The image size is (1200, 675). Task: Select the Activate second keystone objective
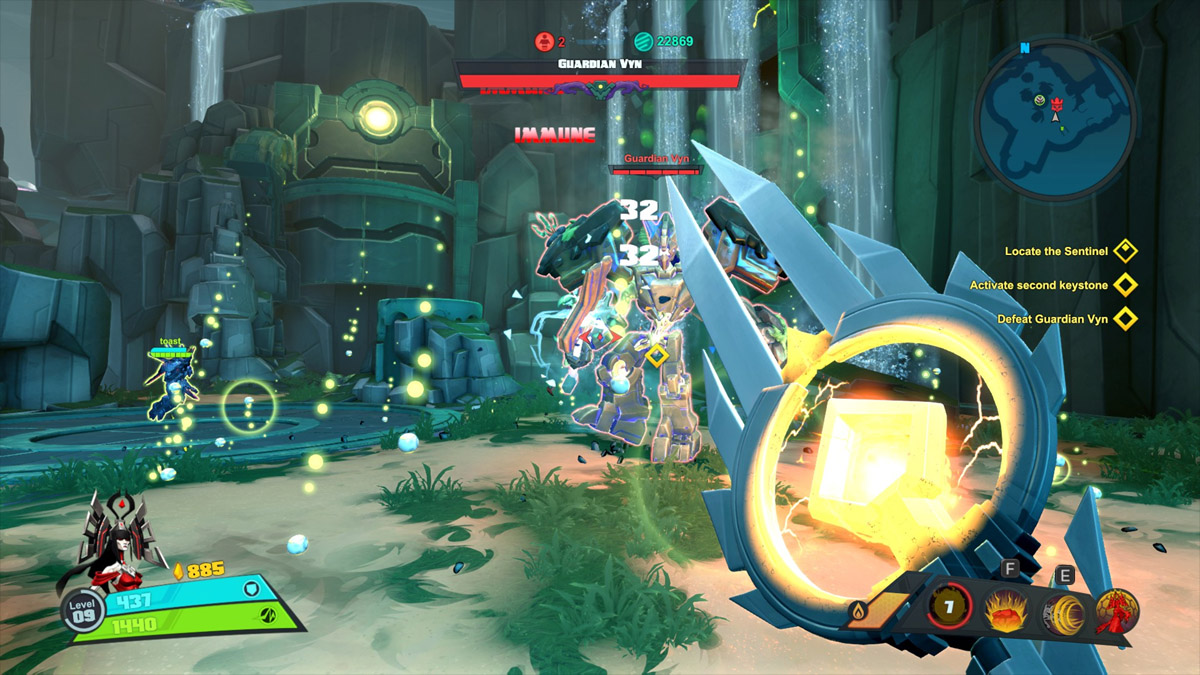[x=1042, y=285]
